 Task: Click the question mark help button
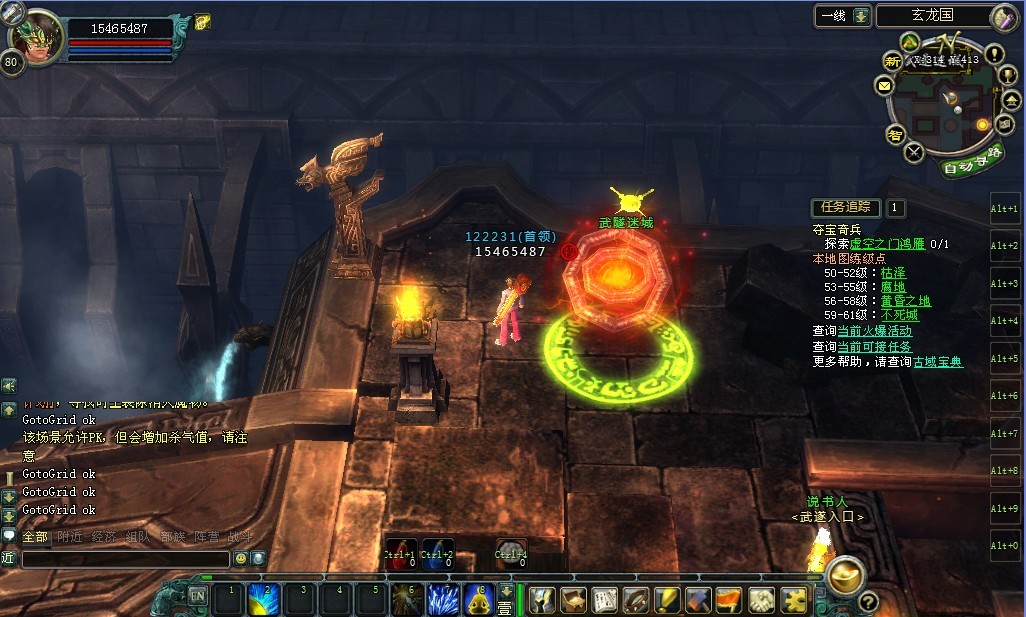867,601
